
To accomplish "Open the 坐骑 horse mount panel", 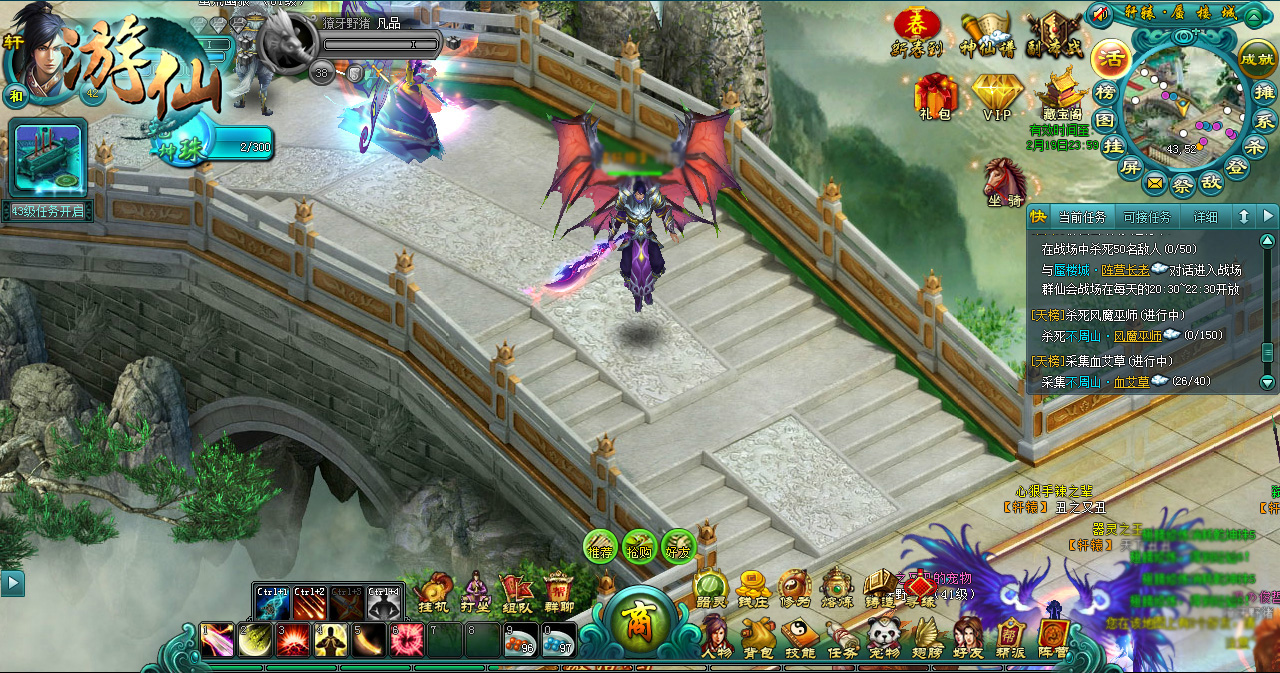I will (1004, 184).
